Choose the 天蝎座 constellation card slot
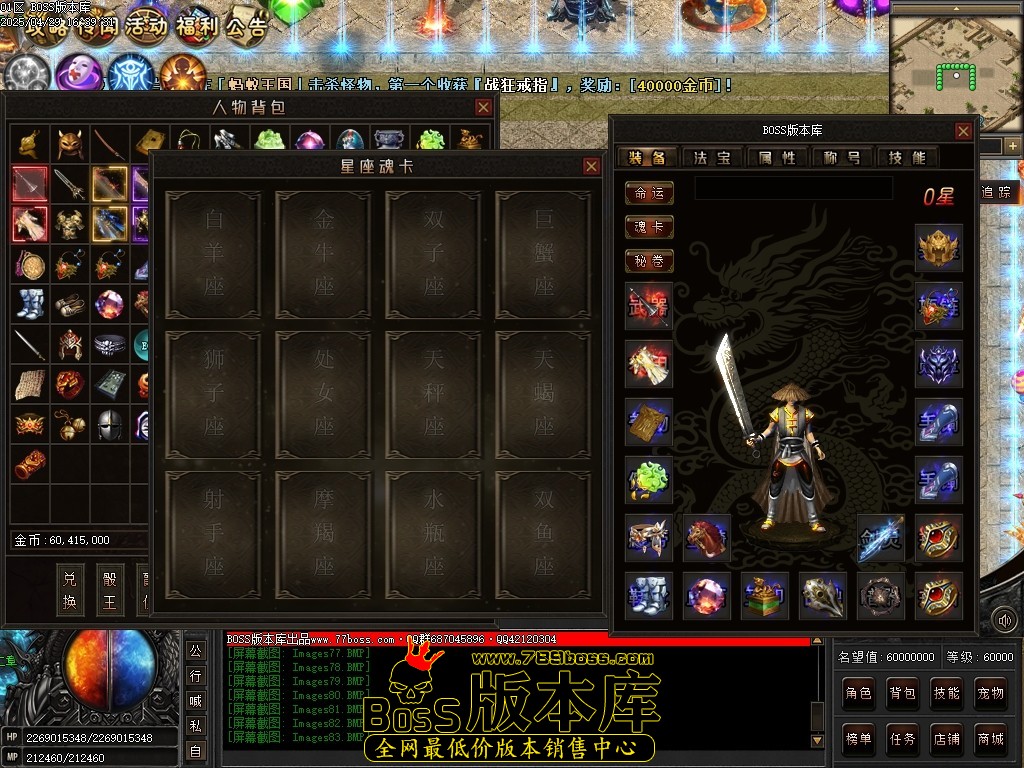The image size is (1024, 768). (543, 392)
